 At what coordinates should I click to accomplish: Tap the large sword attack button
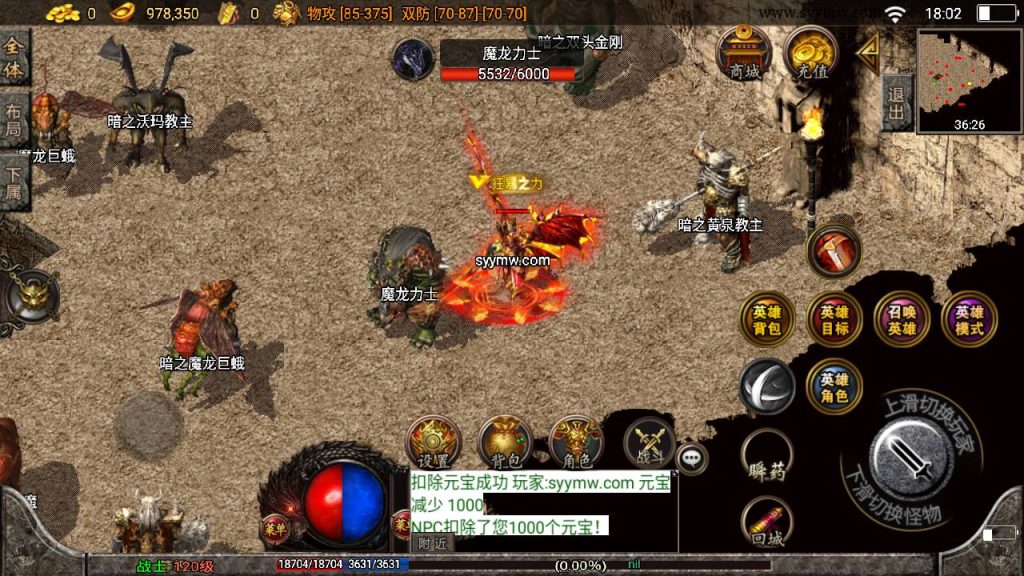(x=910, y=457)
